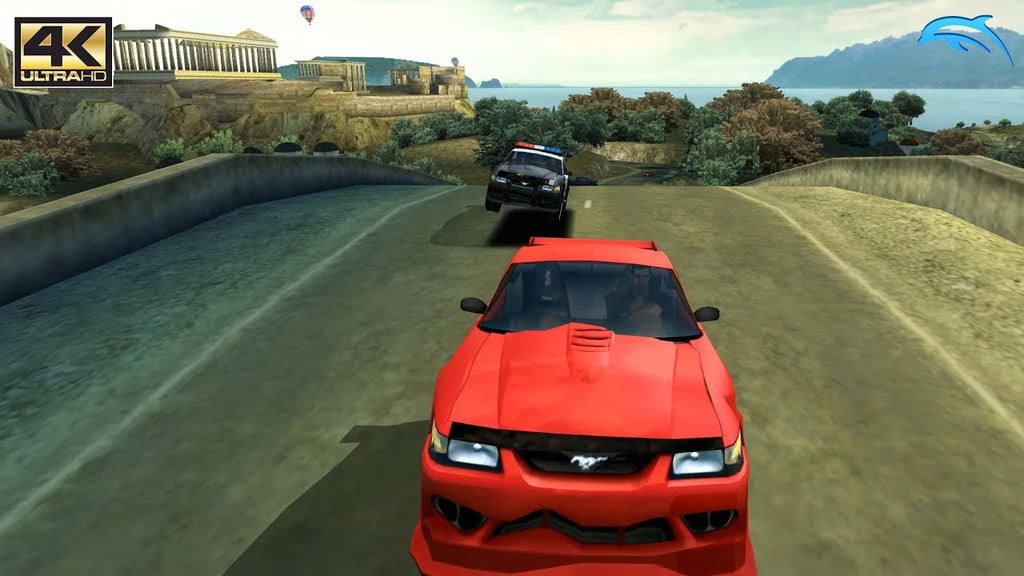This screenshot has width=1024, height=576.
Task: Click the 4K Ultra HD badge
Action: (63, 52)
